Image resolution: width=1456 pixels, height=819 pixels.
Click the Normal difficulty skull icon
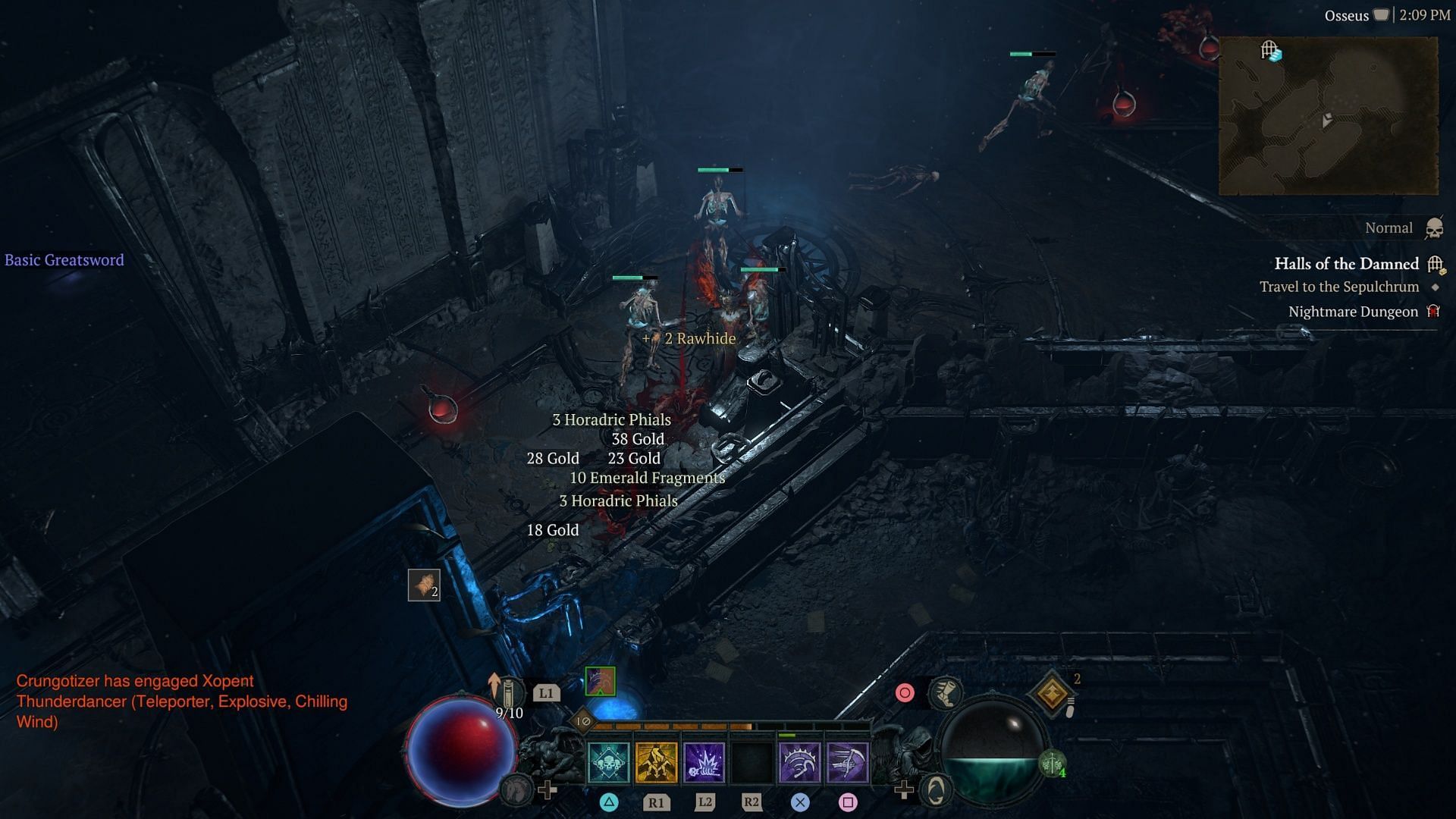tap(1434, 228)
